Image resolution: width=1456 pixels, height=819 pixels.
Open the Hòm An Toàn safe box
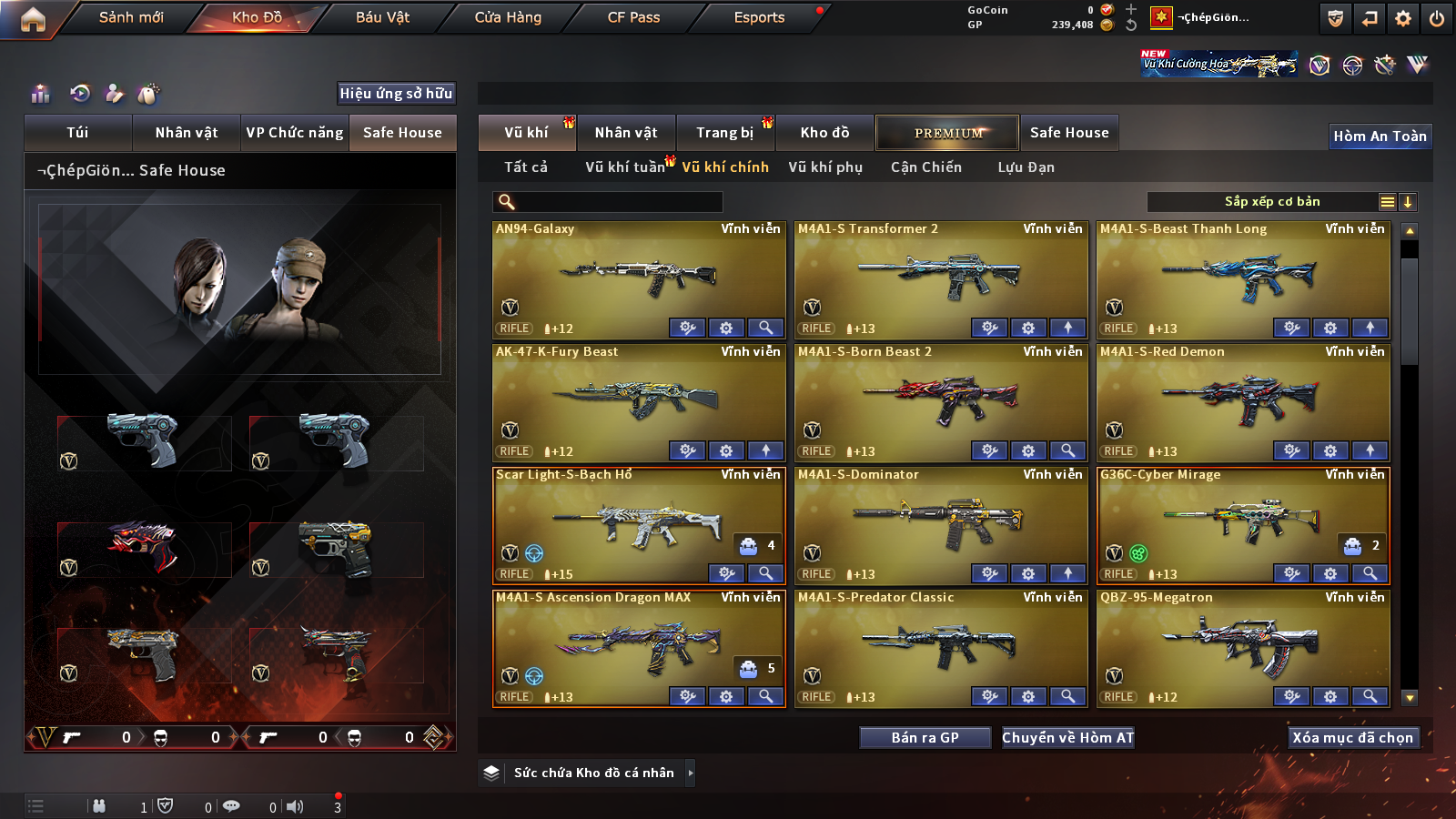(1380, 136)
